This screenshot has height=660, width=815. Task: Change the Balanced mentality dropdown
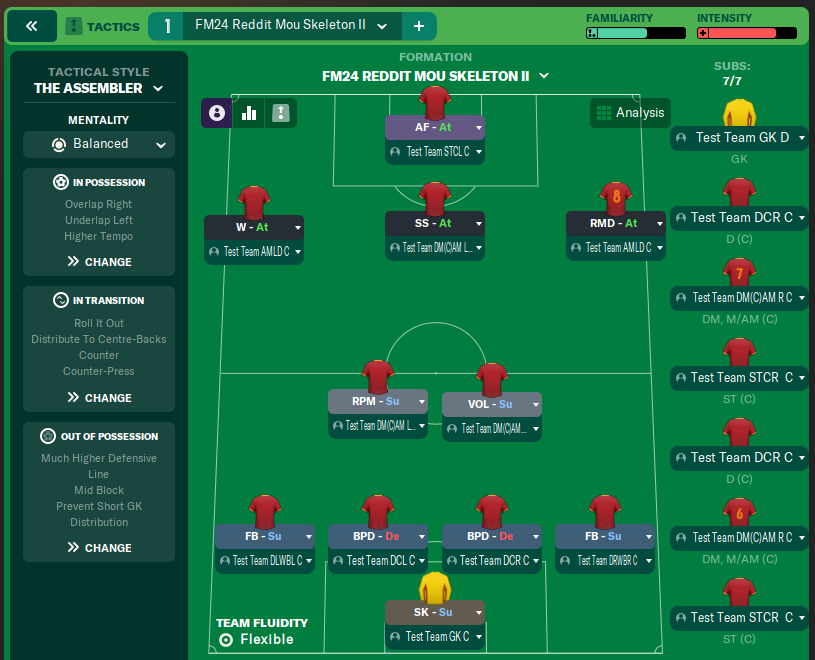99,144
